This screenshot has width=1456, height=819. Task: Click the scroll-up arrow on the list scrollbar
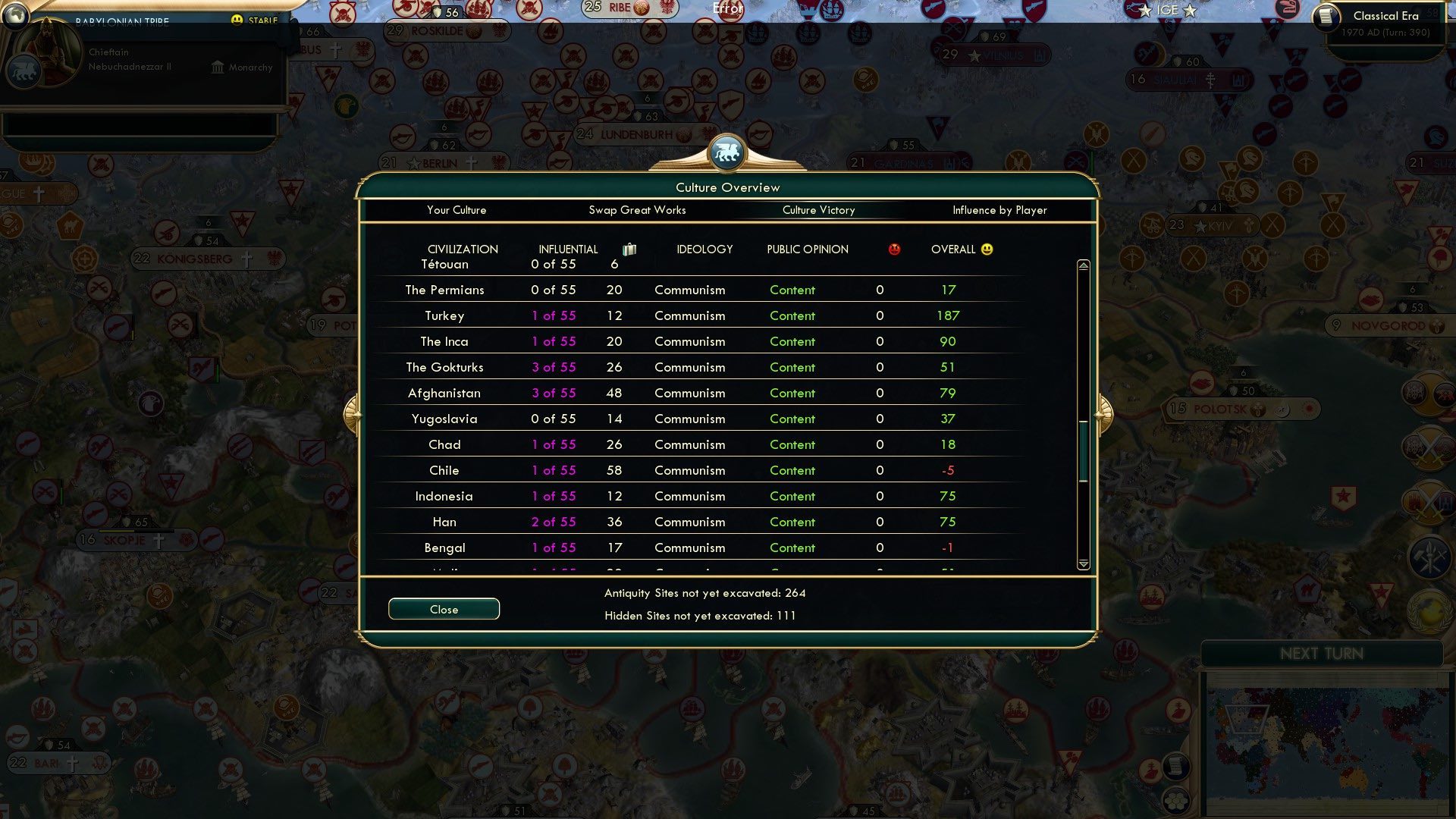pos(1083,266)
